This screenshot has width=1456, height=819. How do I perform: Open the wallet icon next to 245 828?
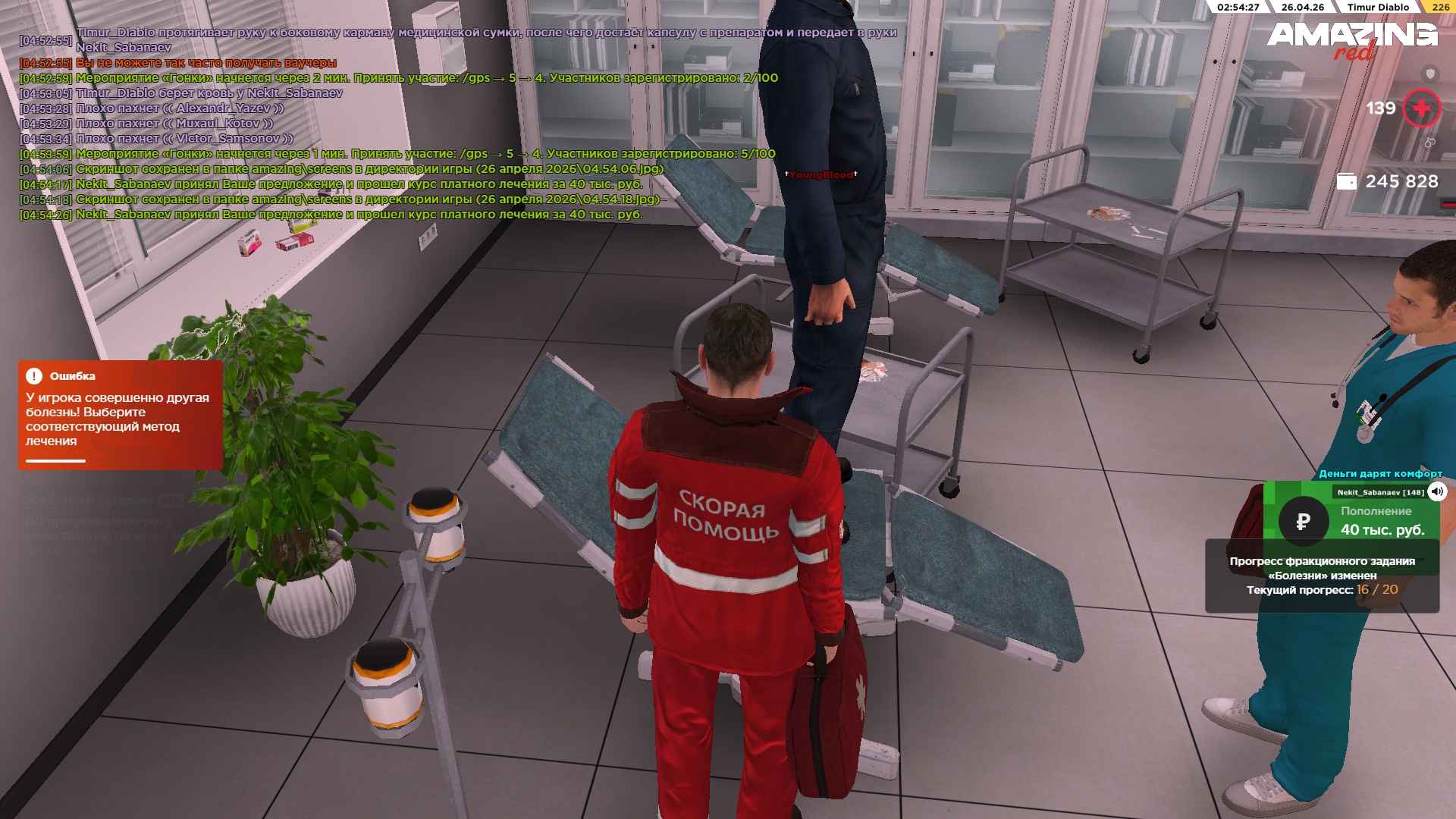1346,182
